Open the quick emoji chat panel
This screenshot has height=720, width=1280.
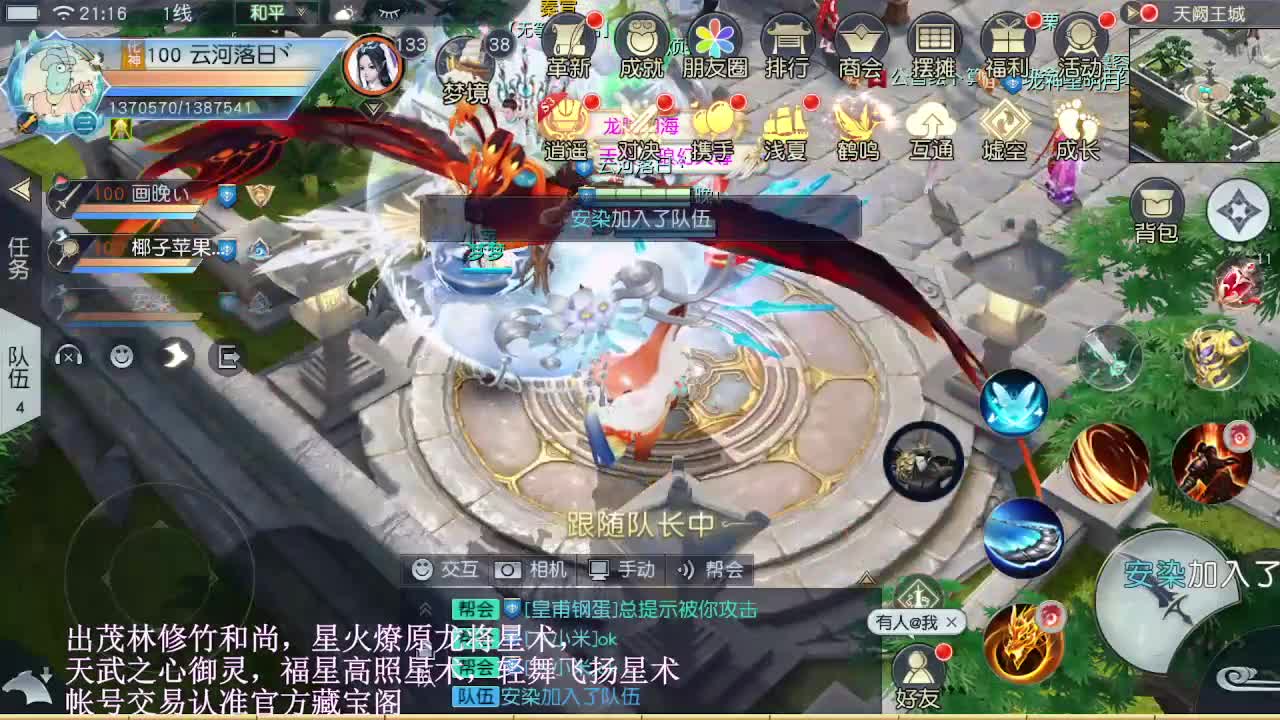point(121,357)
